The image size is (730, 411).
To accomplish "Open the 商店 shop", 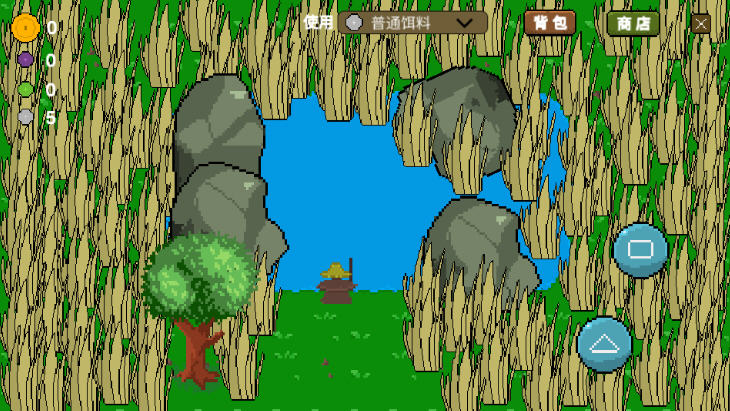I will [x=633, y=23].
